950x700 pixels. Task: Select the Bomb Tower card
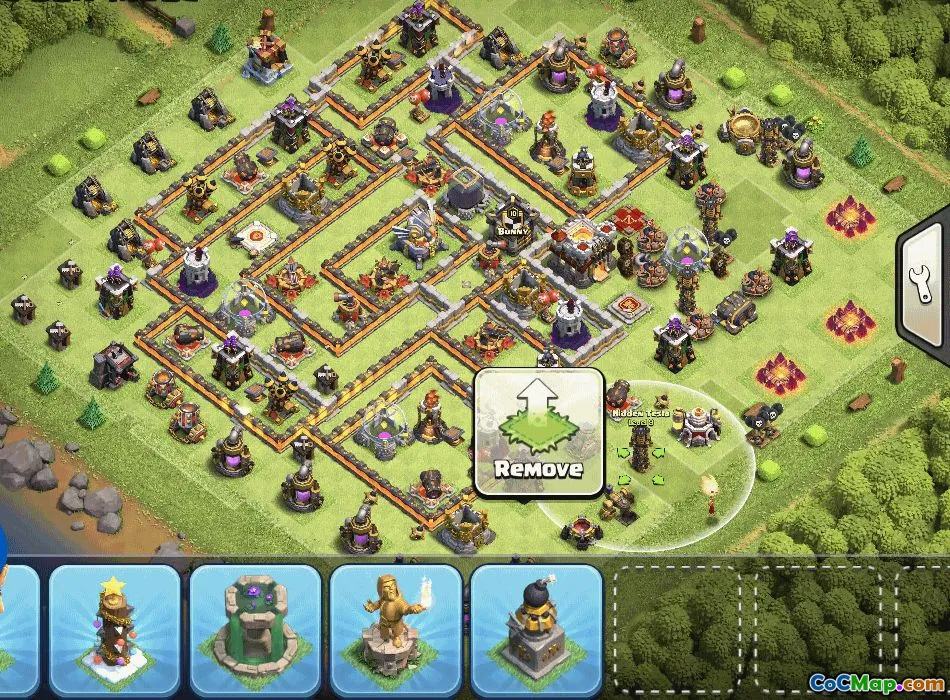[535, 630]
